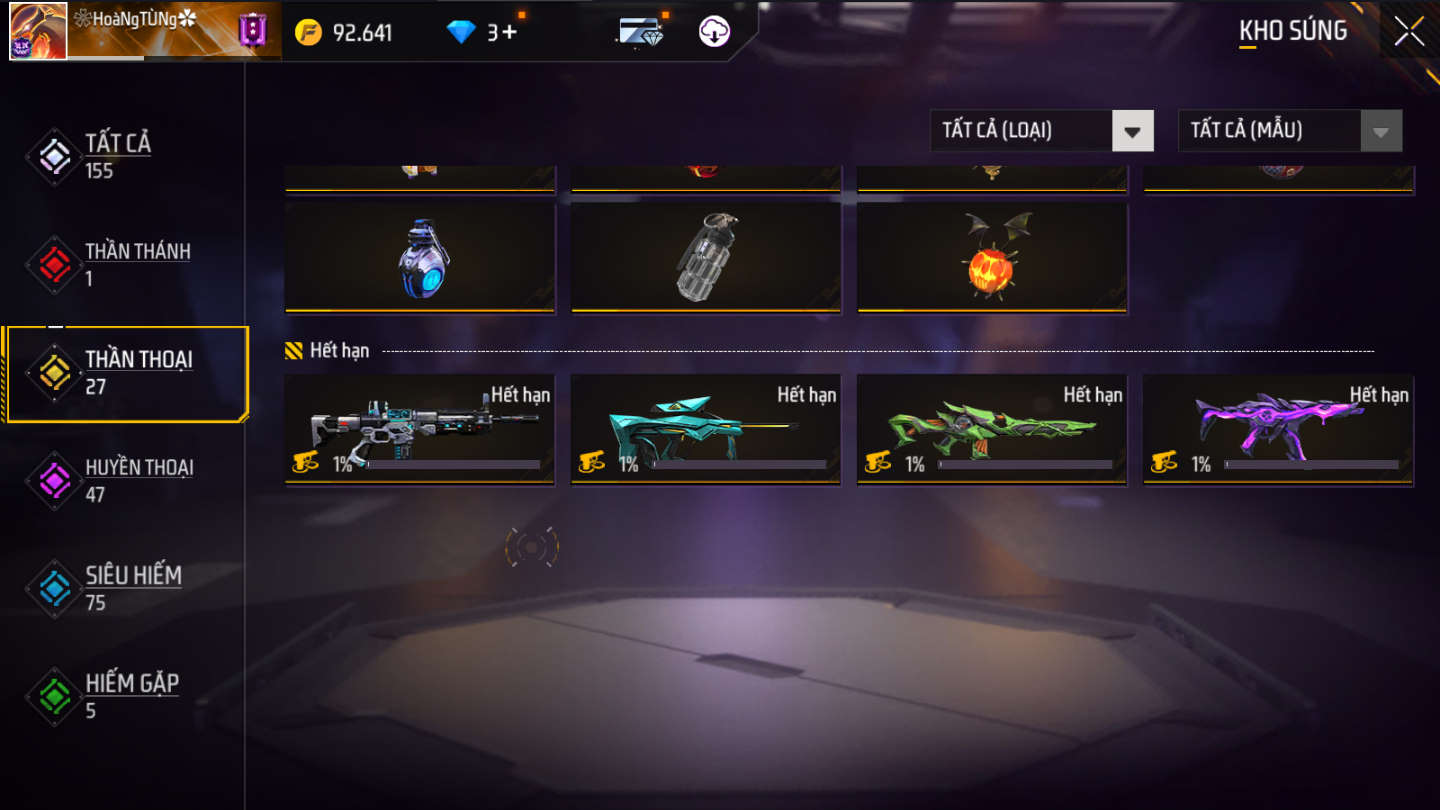This screenshot has width=1440, height=810.
Task: Open the Tất Cả (Mẫu) model dropdown
Action: click(x=1290, y=131)
